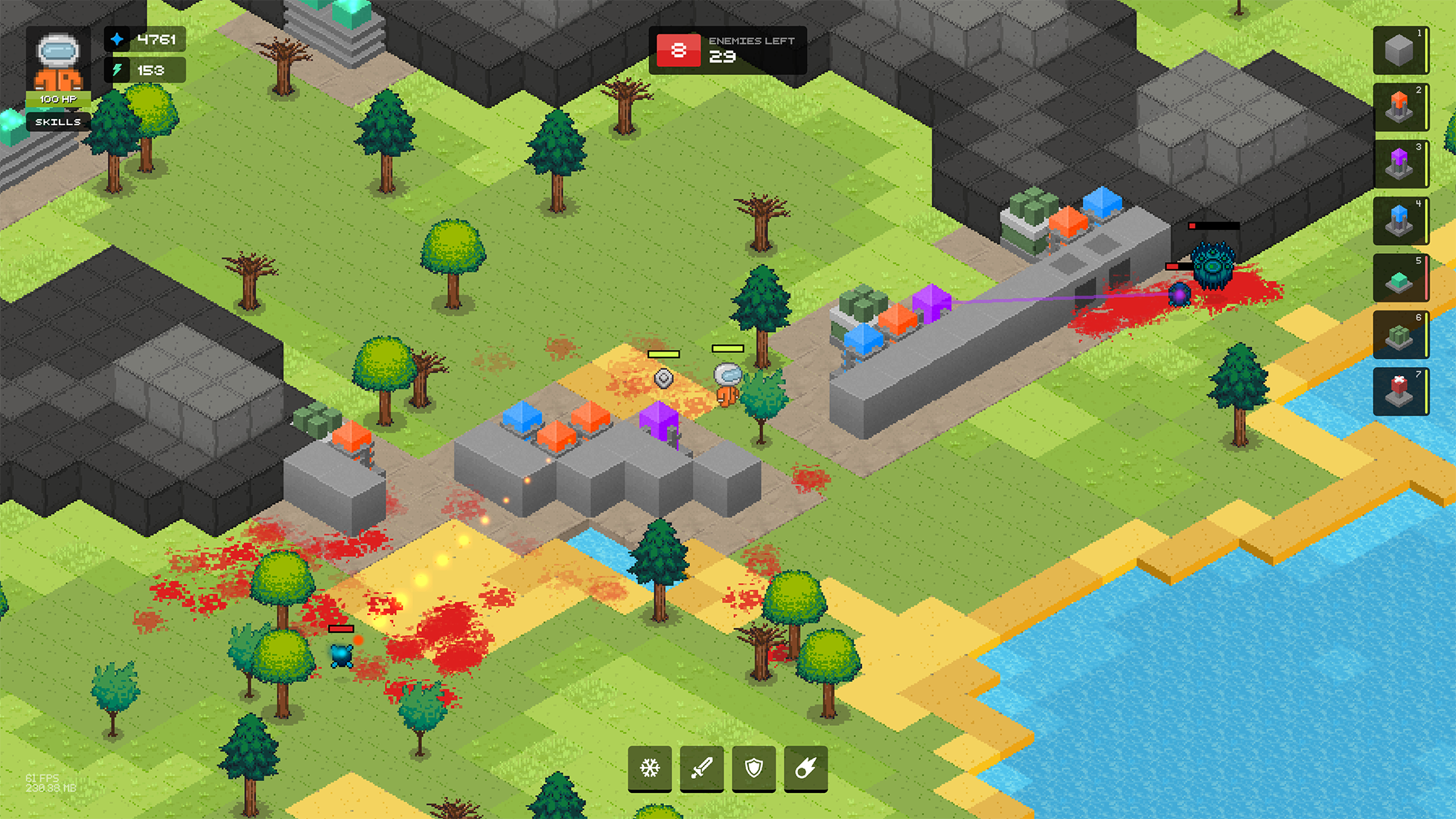Use the sword attack ability

click(x=702, y=768)
